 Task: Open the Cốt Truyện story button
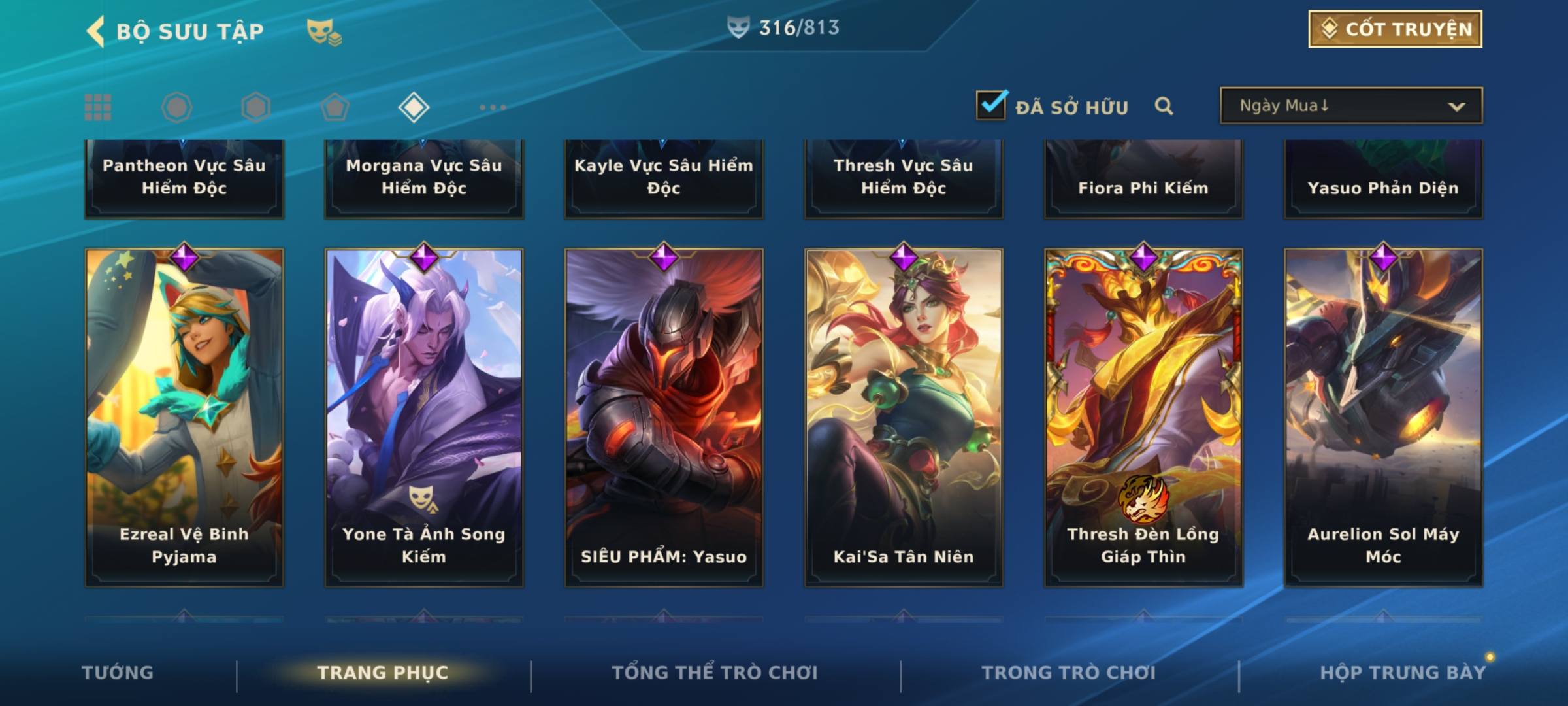pyautogui.click(x=1395, y=29)
